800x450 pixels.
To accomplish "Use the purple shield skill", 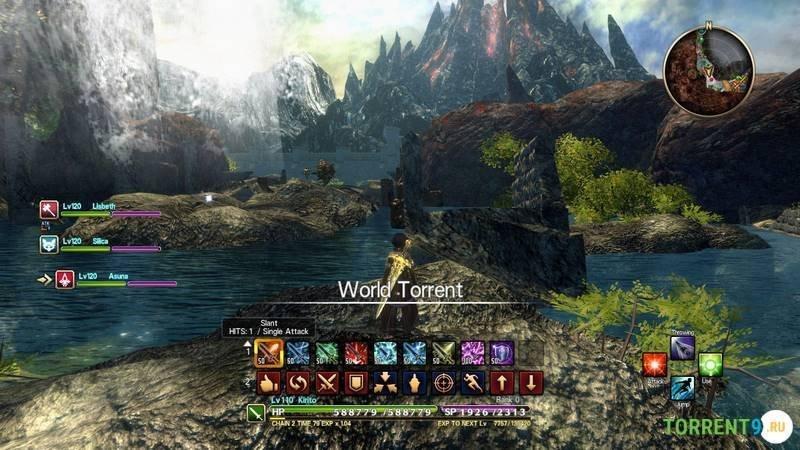I will (501, 352).
